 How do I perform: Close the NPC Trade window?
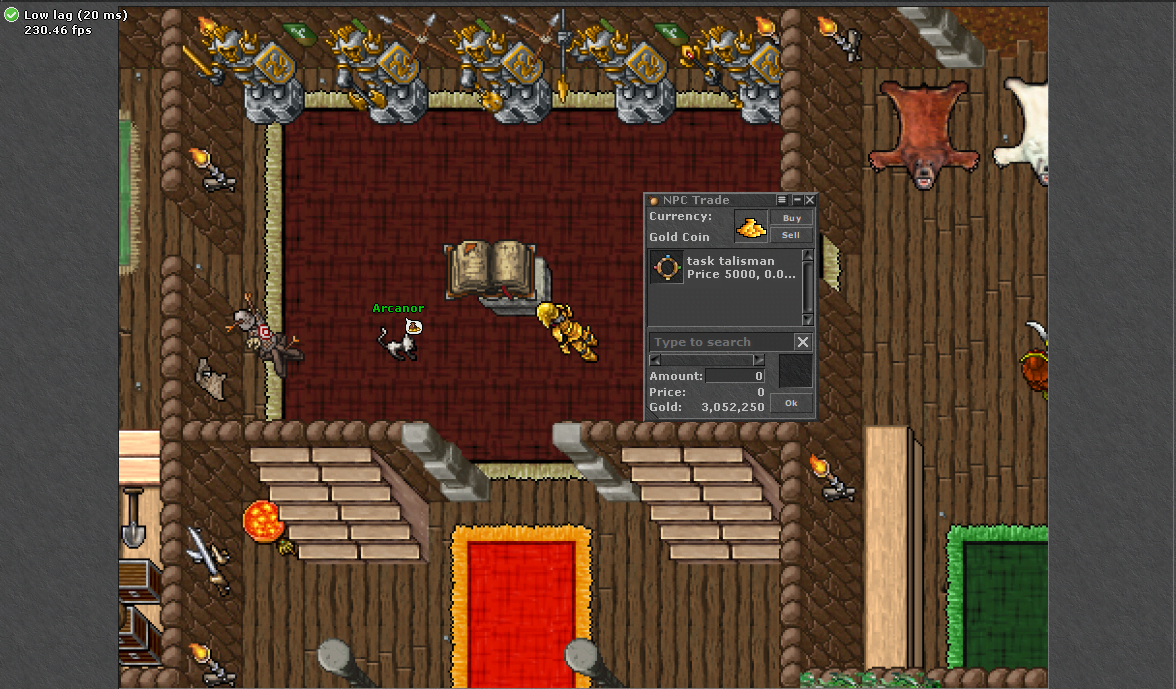pos(810,200)
